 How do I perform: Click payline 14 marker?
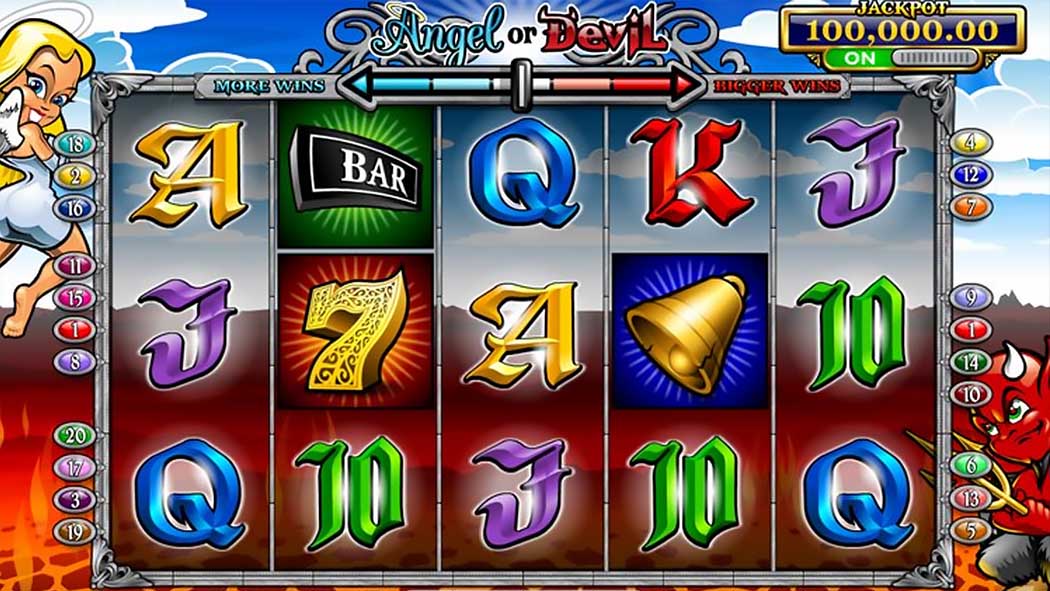click(971, 361)
